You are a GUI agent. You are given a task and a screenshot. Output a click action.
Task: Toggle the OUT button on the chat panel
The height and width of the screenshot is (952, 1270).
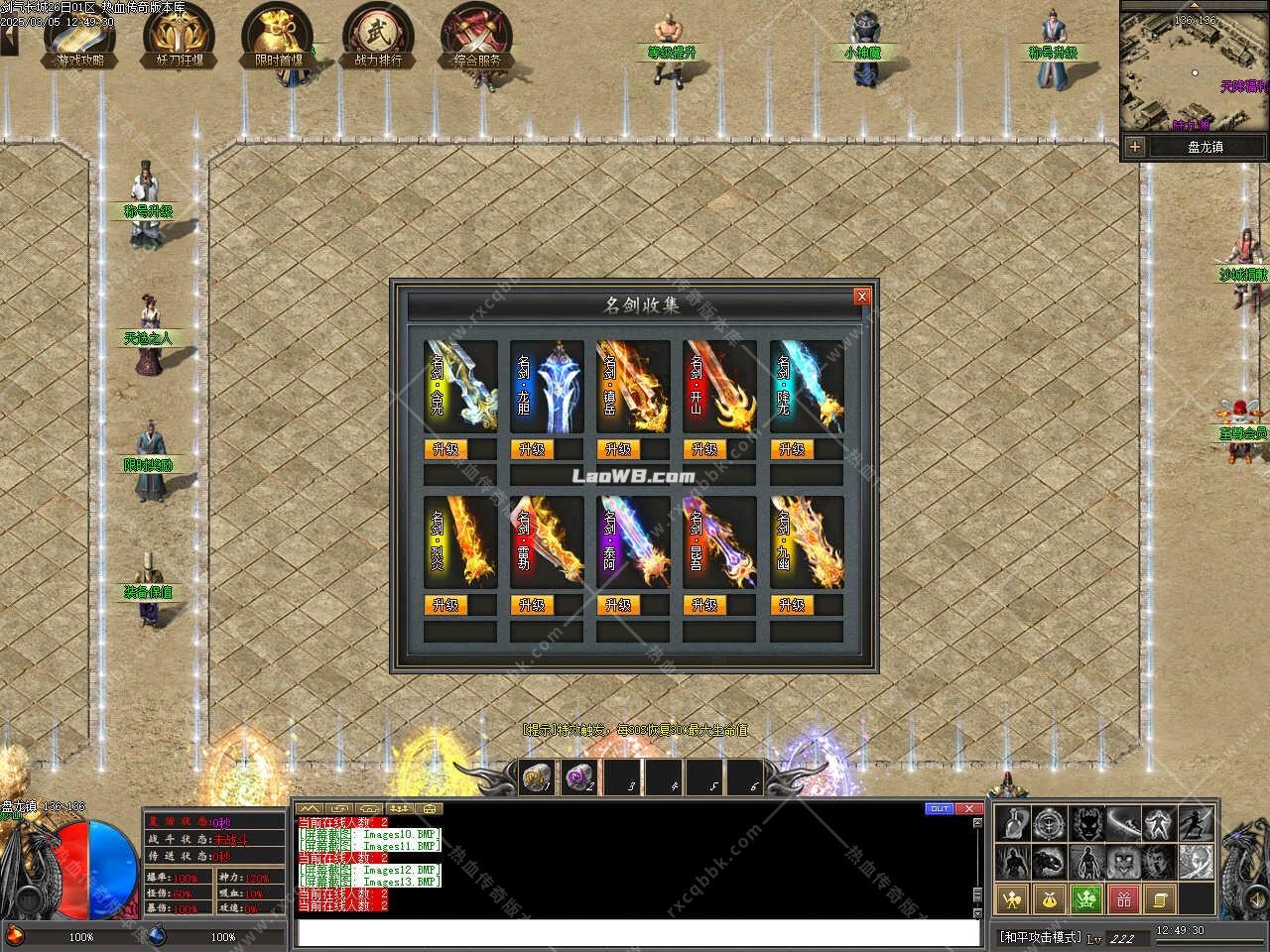coord(939,809)
